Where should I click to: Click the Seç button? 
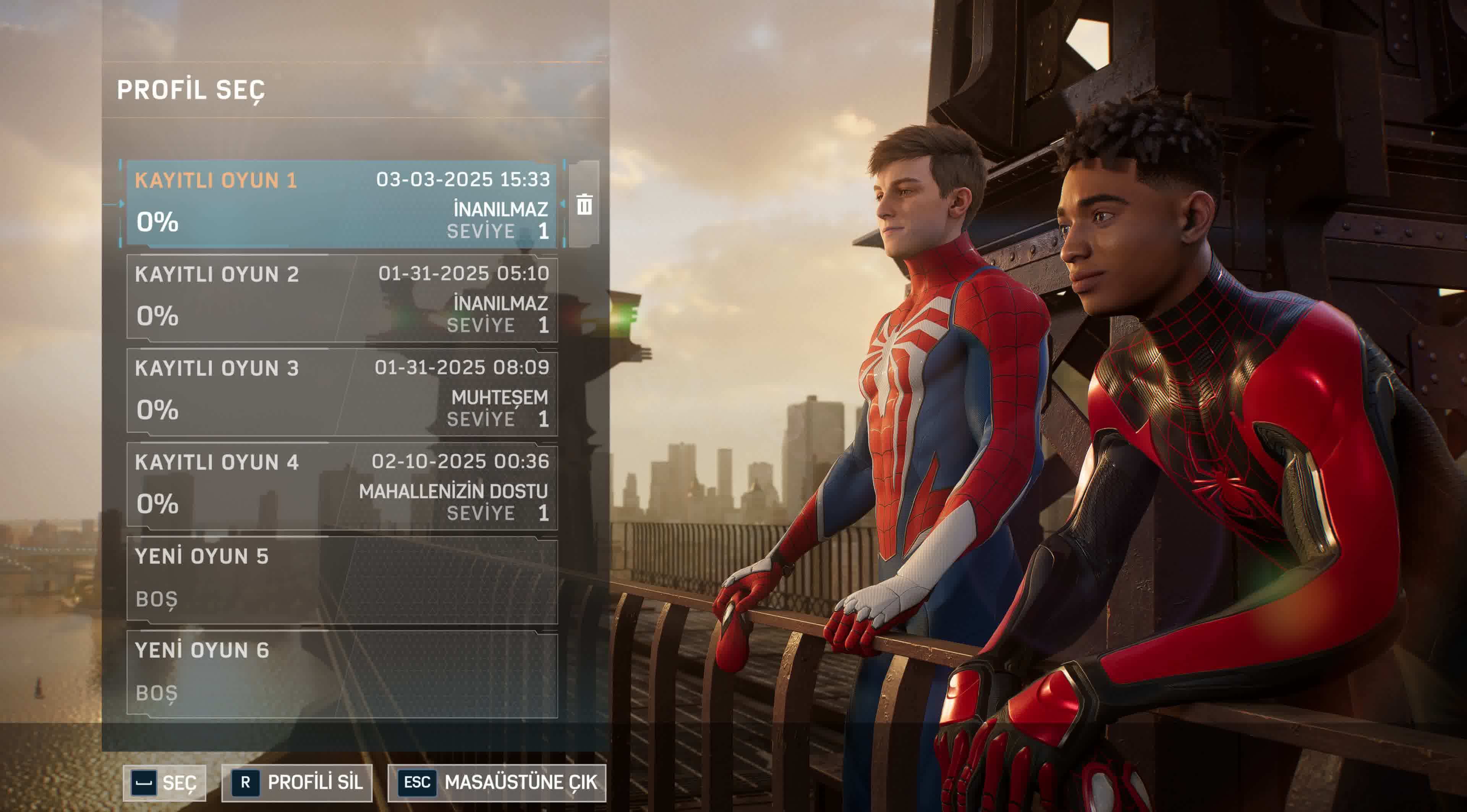tap(165, 782)
